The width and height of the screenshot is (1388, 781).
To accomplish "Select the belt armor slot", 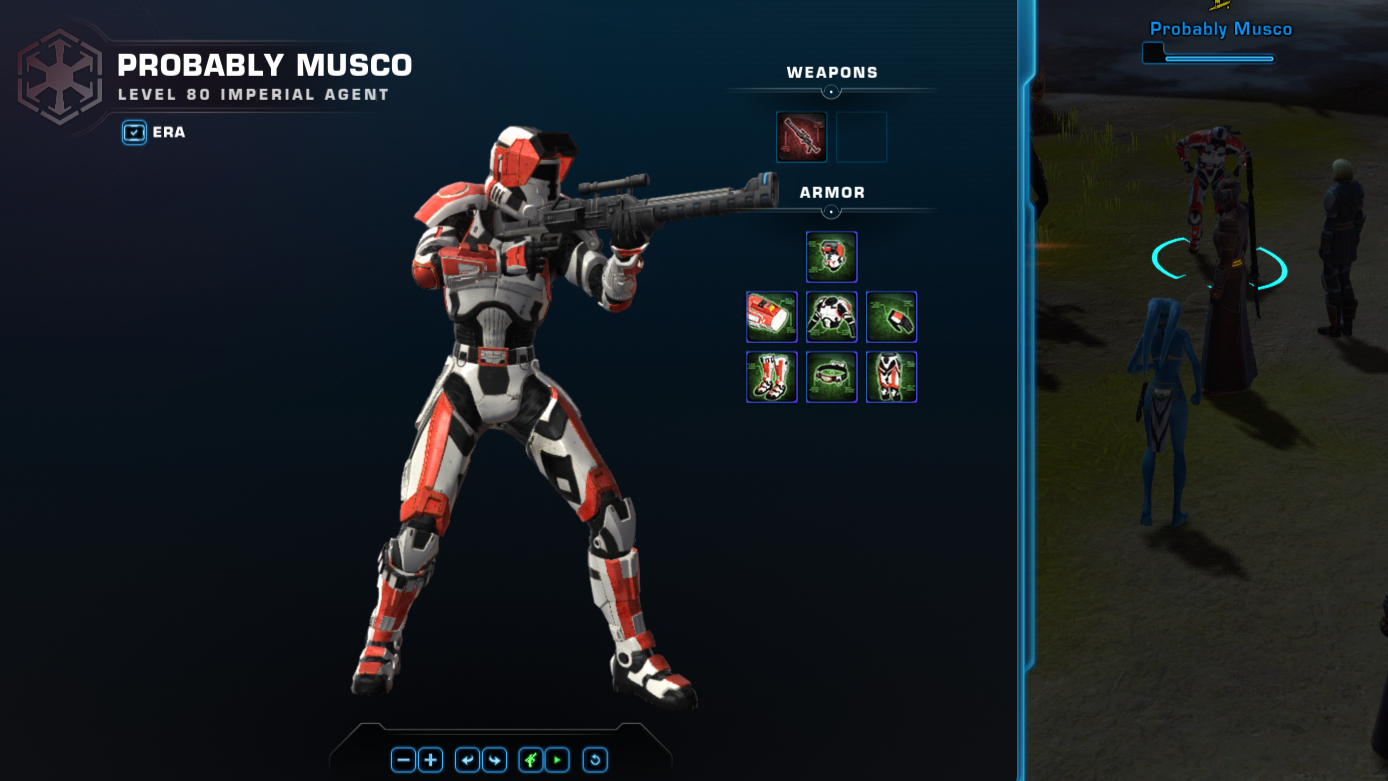I will click(x=831, y=377).
